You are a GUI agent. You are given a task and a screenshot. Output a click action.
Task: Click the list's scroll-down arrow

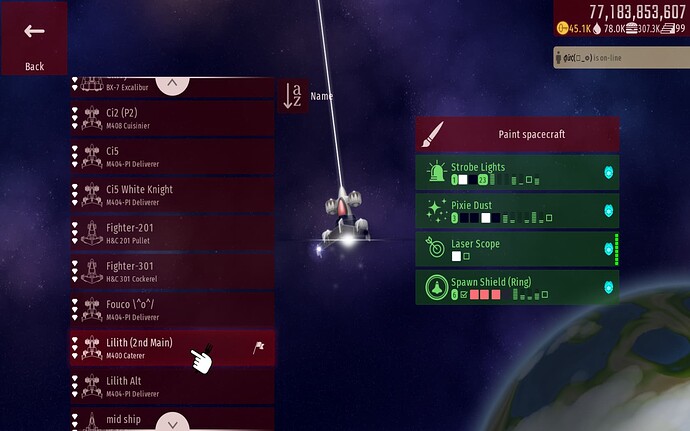(x=173, y=421)
